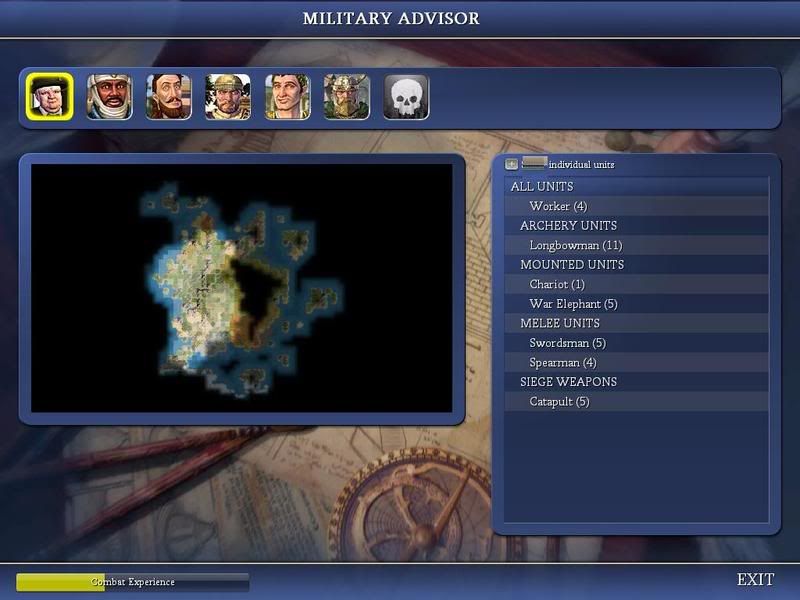Choose Spearman (4) in the list
The image size is (800, 600).
click(563, 362)
